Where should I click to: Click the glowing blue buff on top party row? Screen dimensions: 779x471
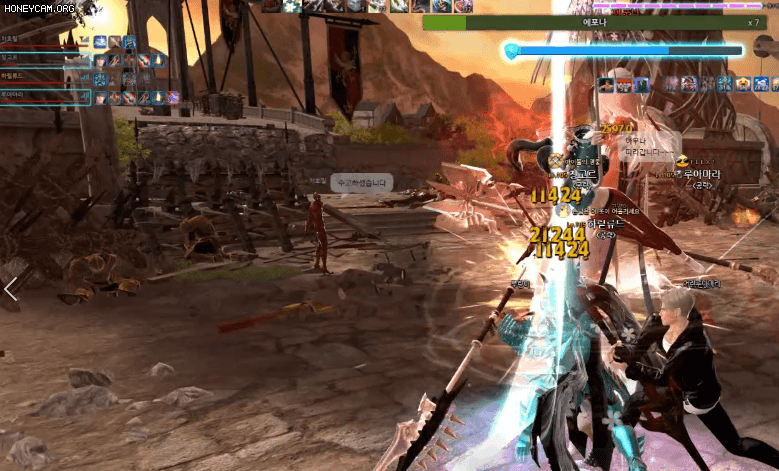tap(100, 42)
